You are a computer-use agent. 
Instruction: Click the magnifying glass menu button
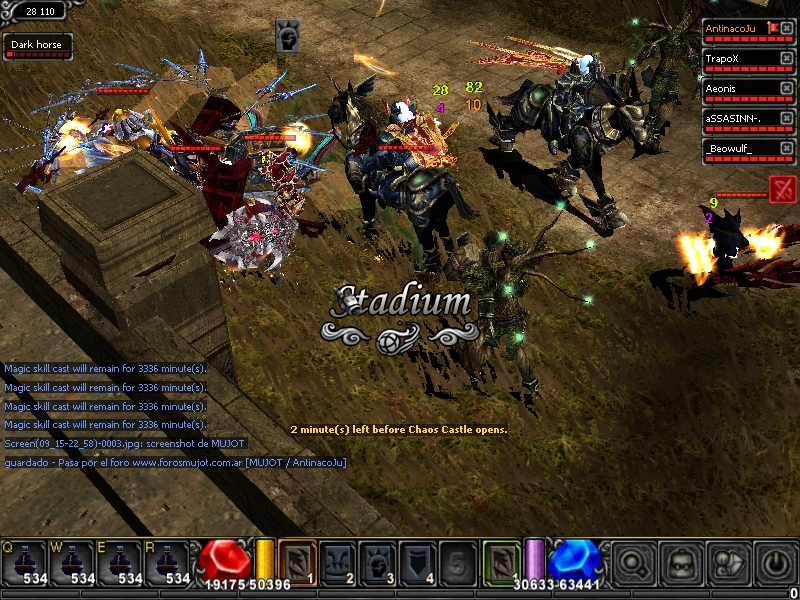click(635, 562)
